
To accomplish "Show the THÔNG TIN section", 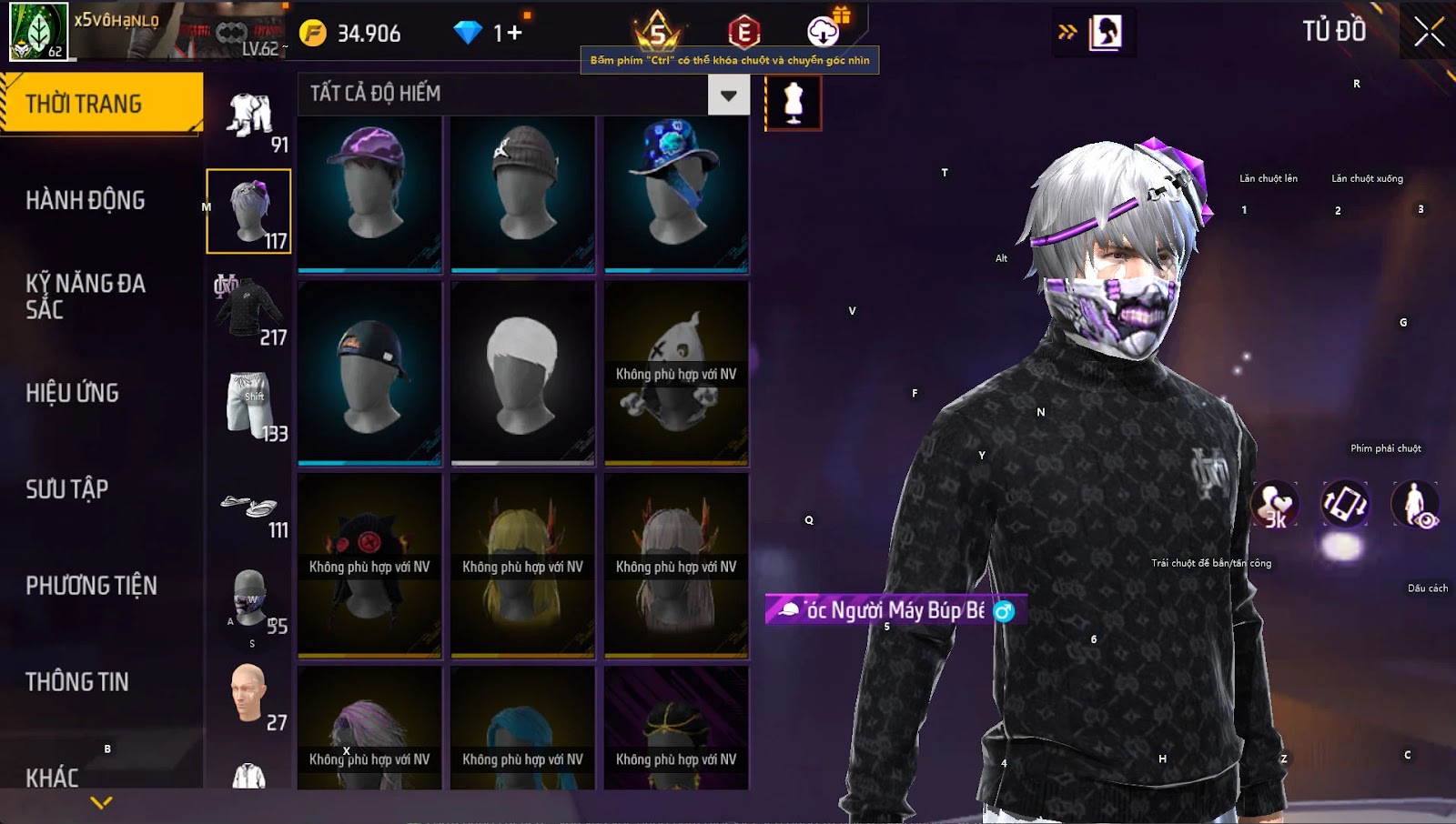I will pos(77,682).
